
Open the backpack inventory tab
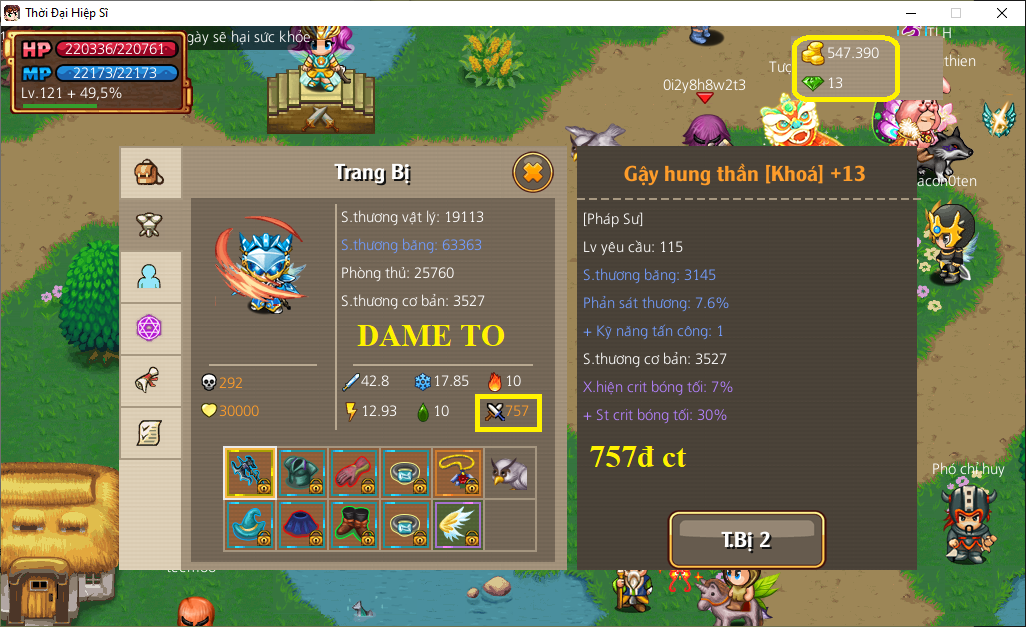pos(150,174)
